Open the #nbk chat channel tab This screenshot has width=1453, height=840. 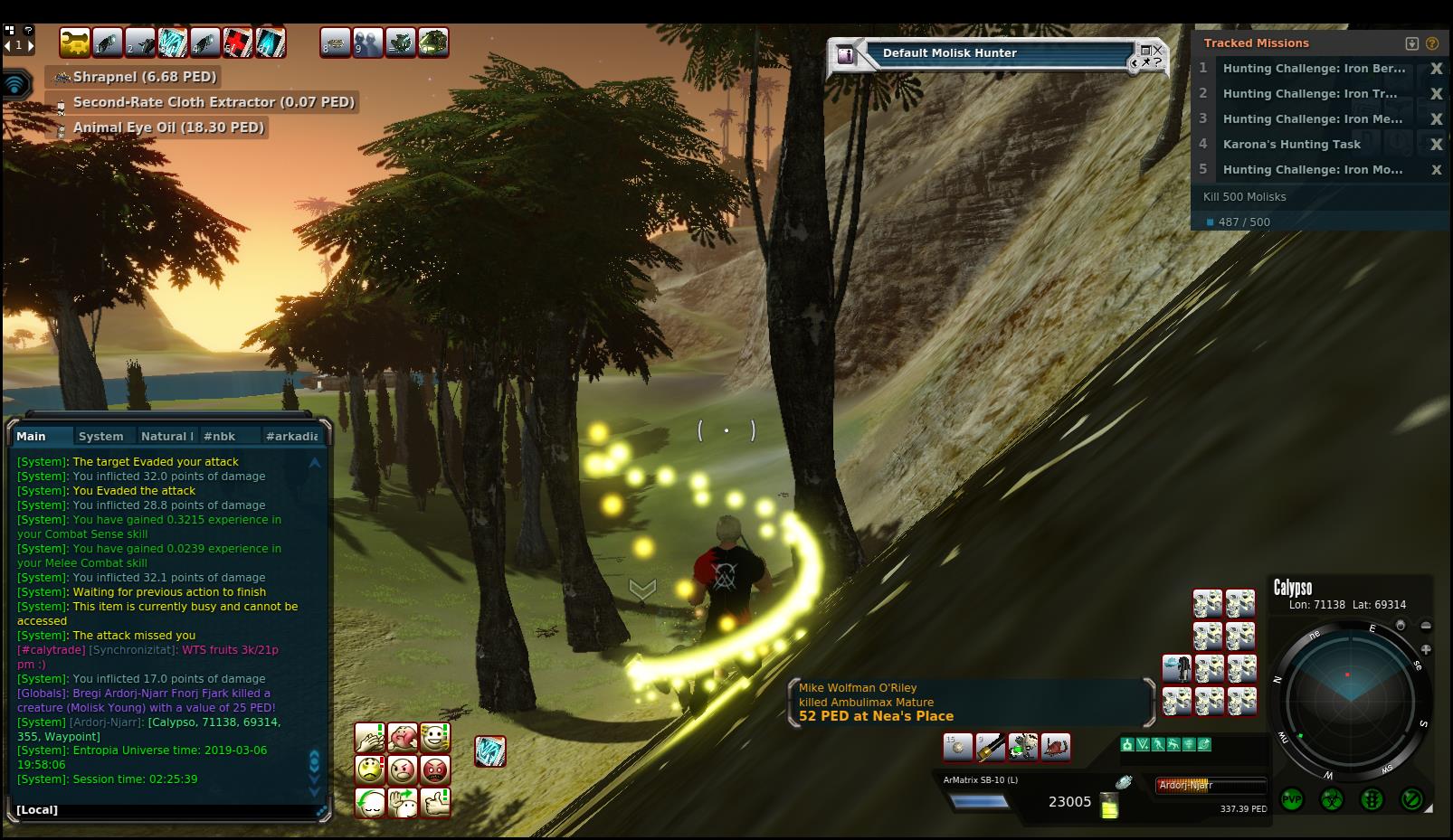(x=219, y=436)
